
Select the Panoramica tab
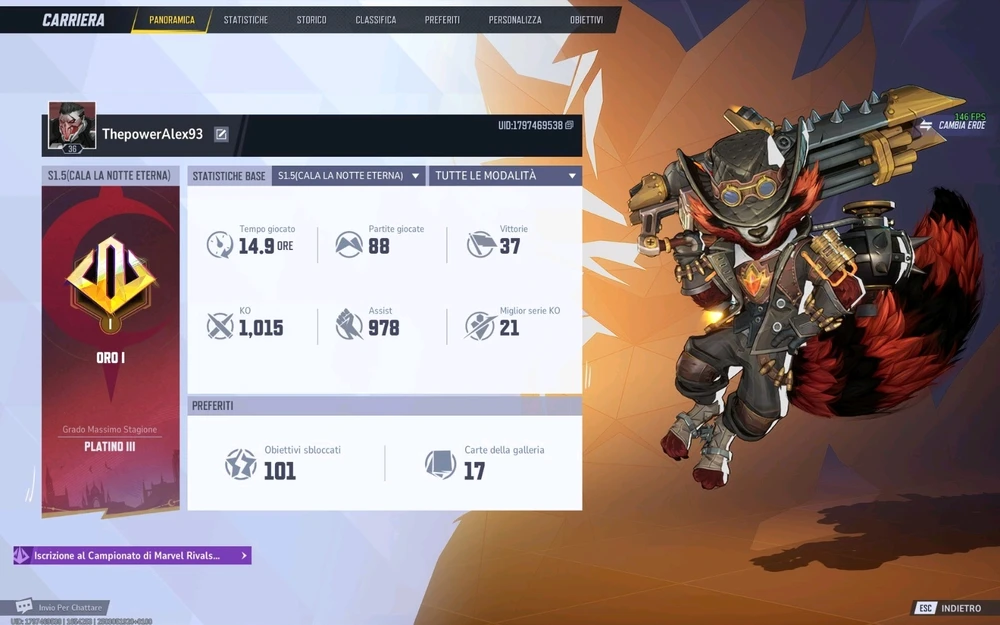(172, 20)
